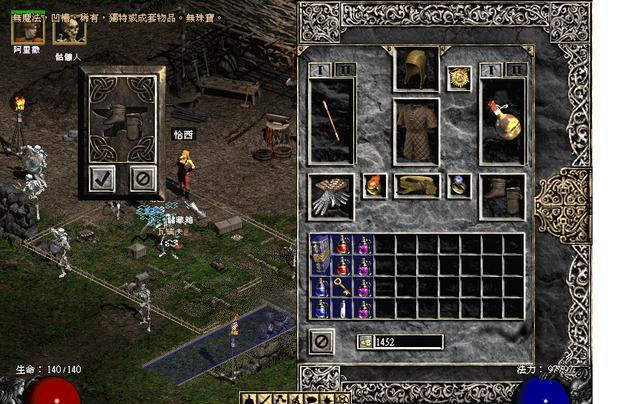Select the skeleton minion portrait
Viewport: 640px width, 404px height.
click(x=69, y=29)
